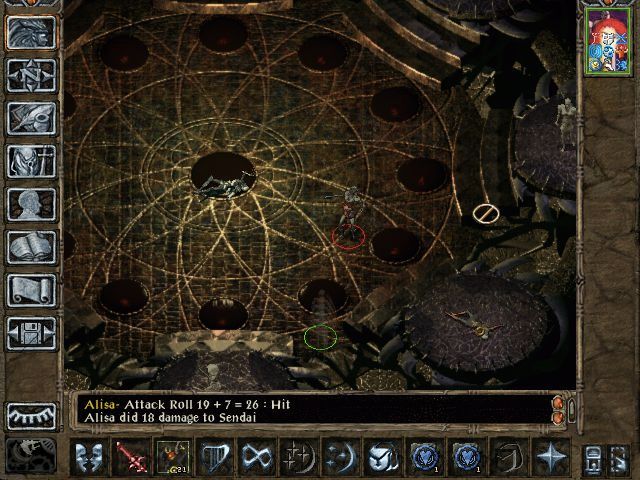The width and height of the screenshot is (640, 480).
Task: Open the priest scroll screen
Action: point(32,290)
